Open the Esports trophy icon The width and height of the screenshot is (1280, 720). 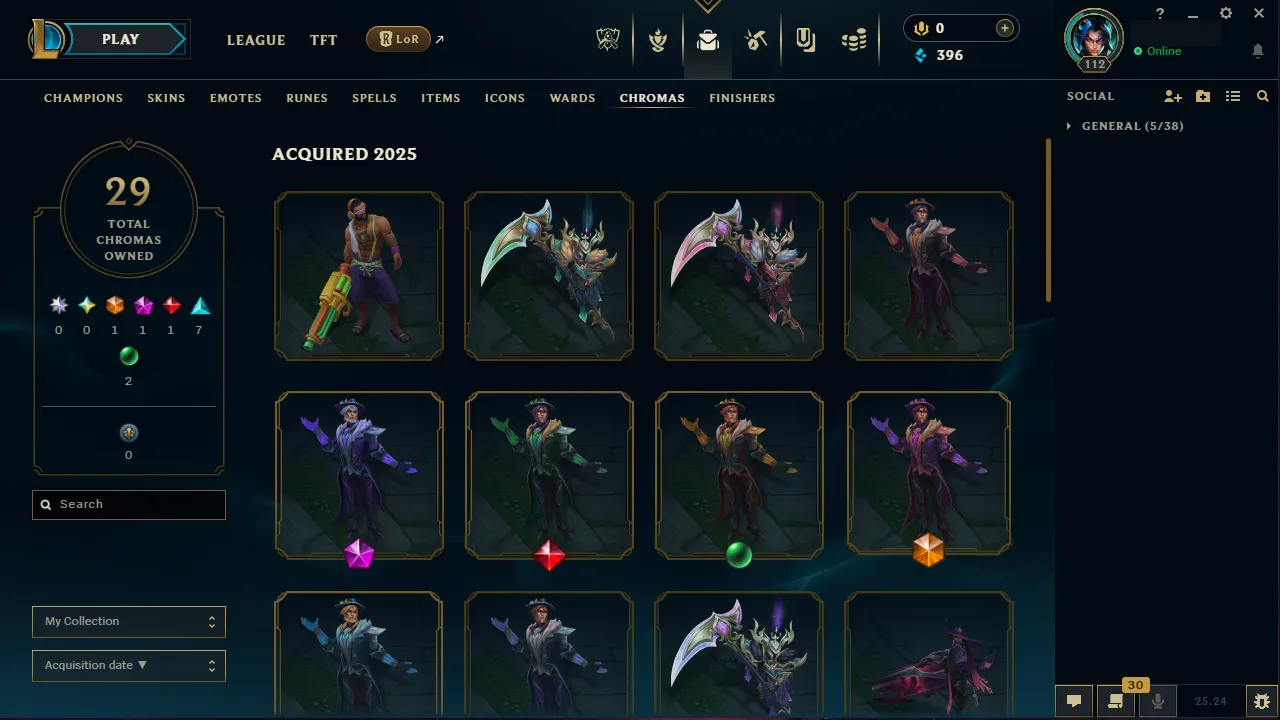point(608,40)
